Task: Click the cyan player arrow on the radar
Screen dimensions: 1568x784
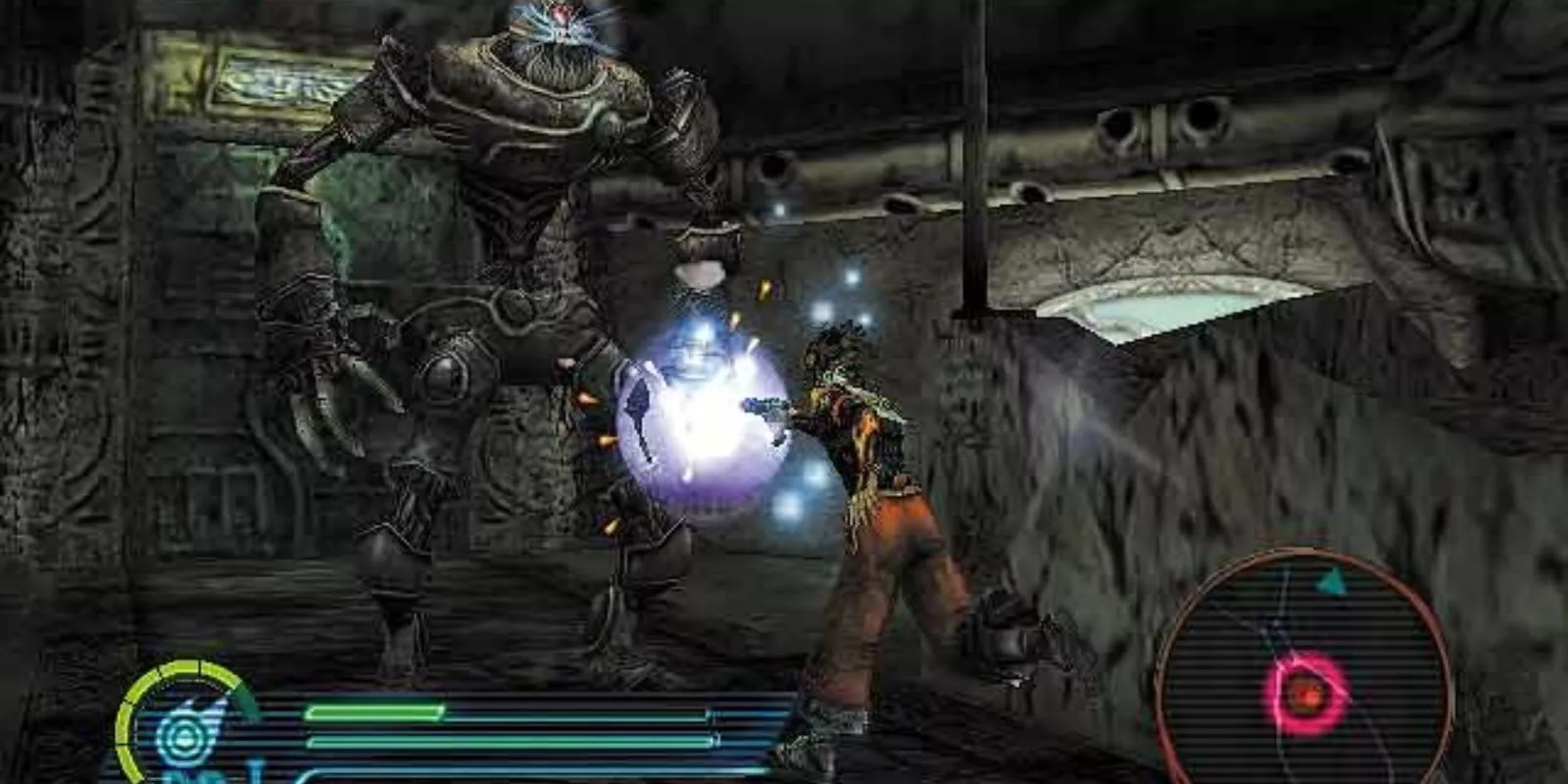Action: click(1334, 580)
